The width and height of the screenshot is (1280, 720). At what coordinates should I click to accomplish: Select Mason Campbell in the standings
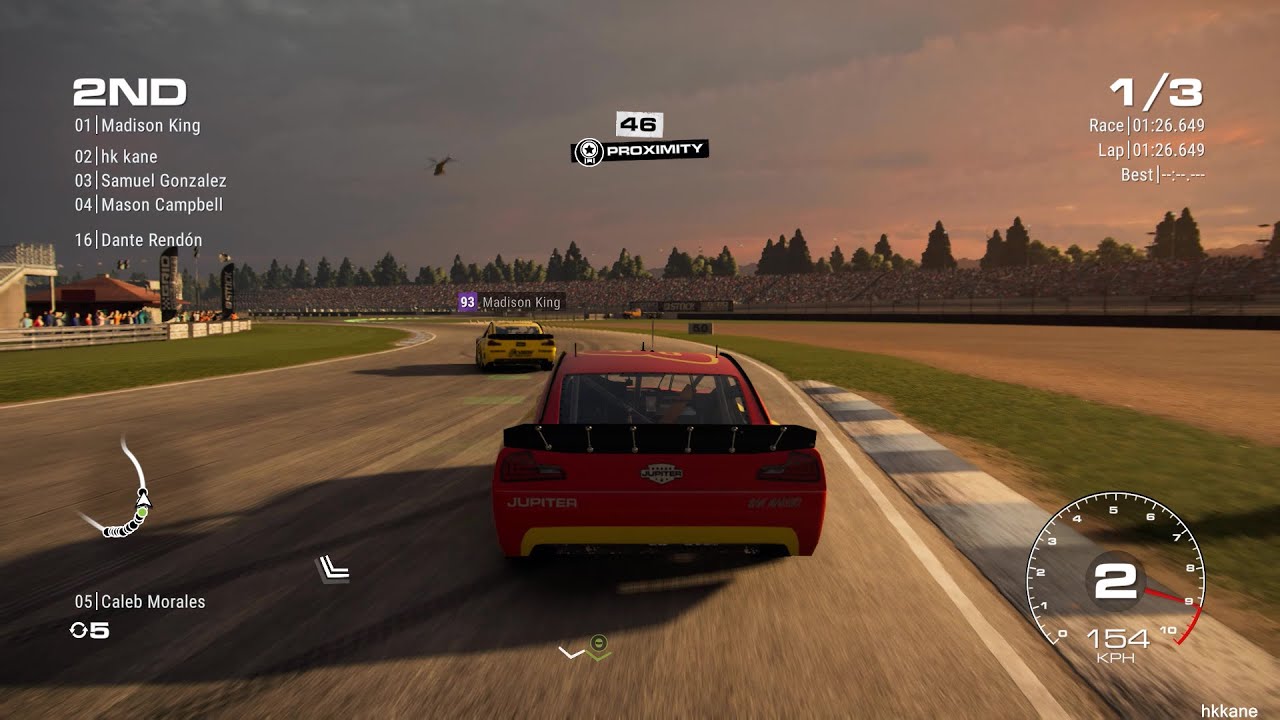tap(148, 205)
